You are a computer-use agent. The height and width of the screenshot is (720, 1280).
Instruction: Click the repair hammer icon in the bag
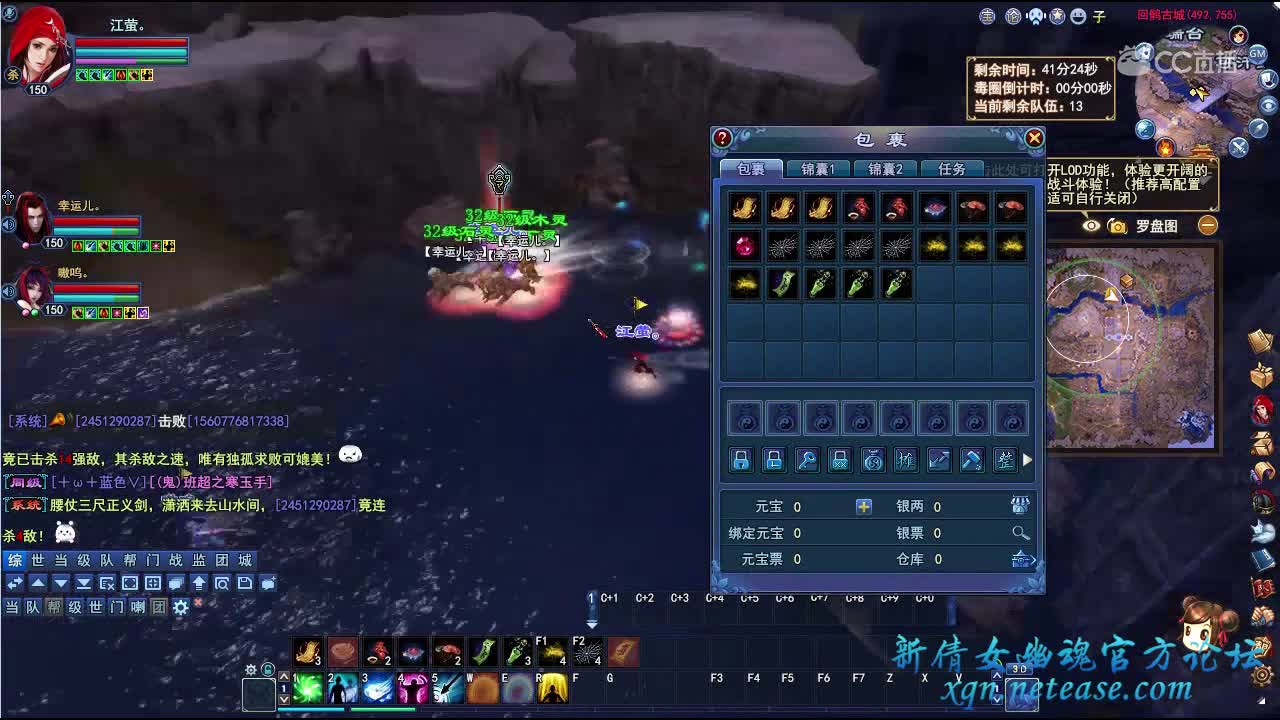(972, 460)
